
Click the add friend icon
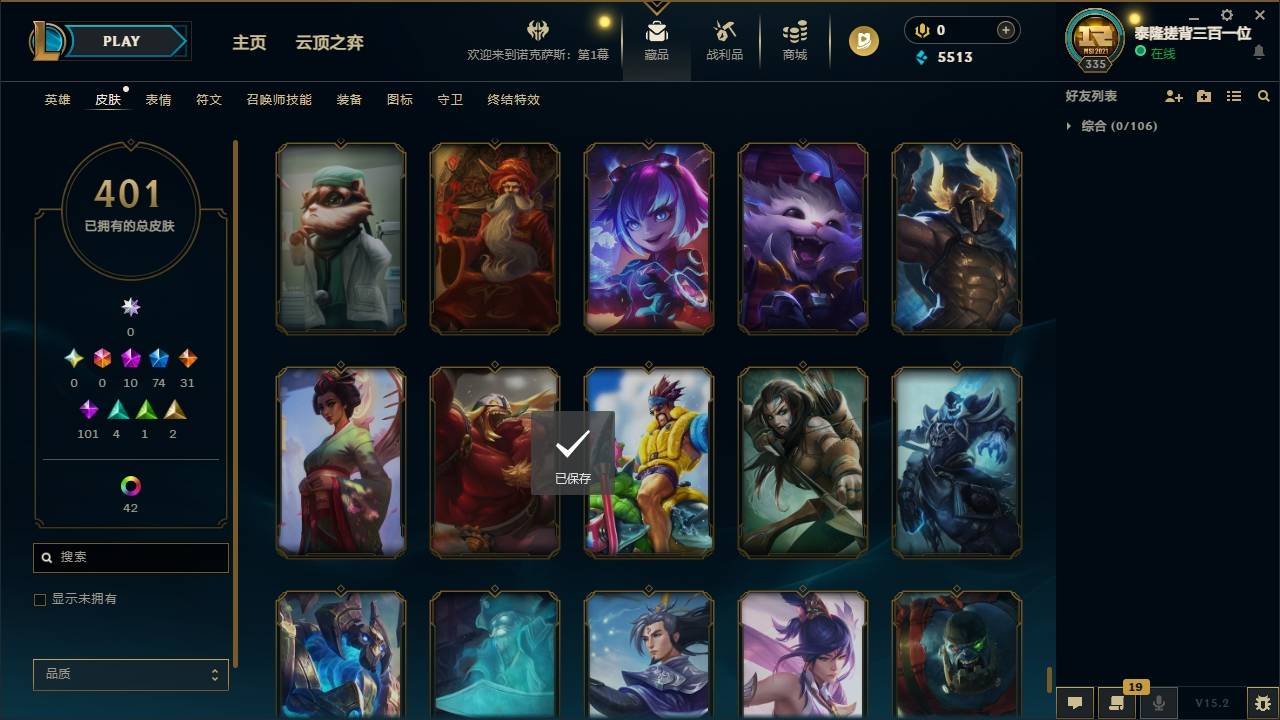pos(1174,96)
